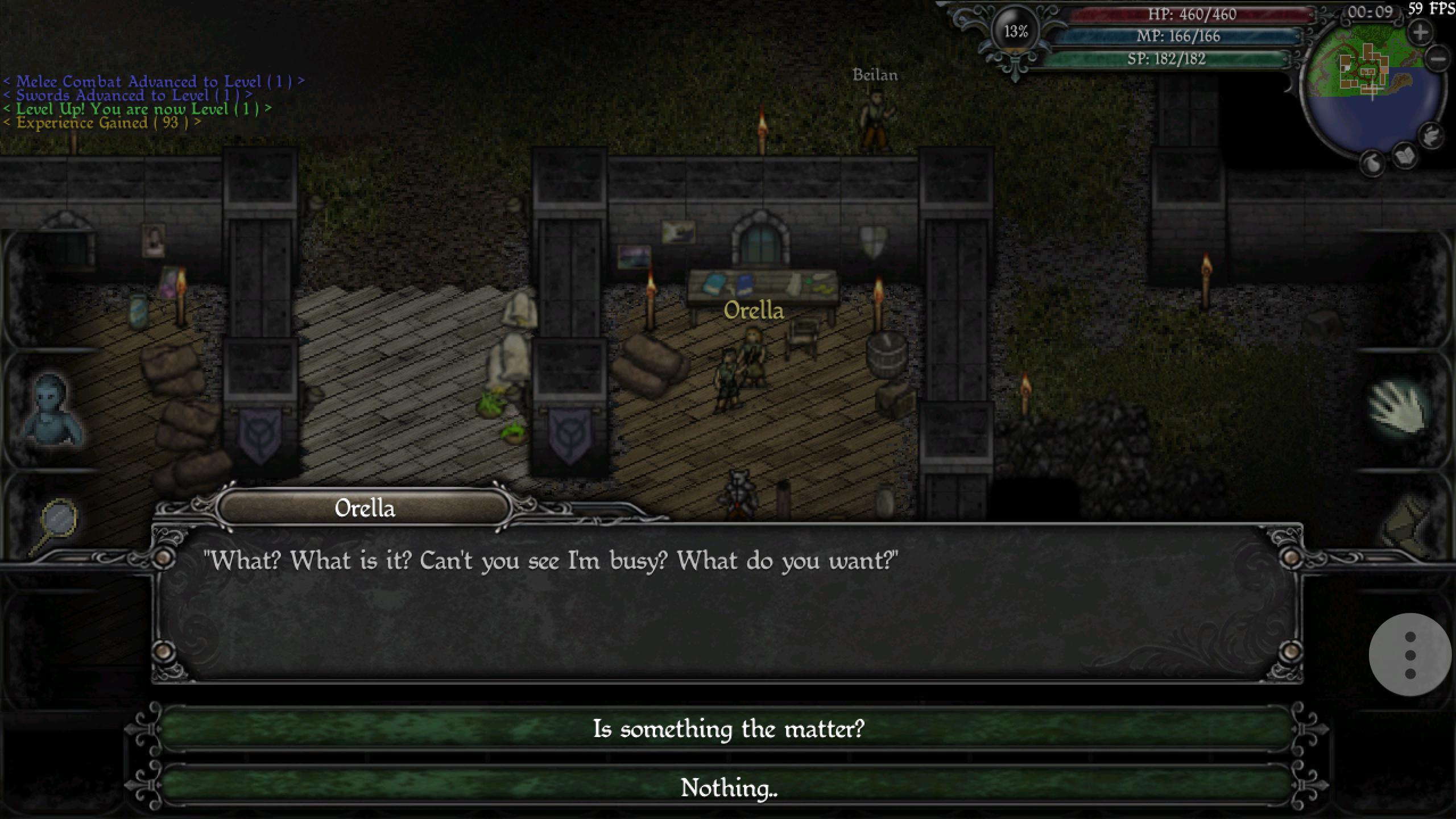Tap the 13% experience orb
The height and width of the screenshot is (819, 1456).
click(1016, 32)
